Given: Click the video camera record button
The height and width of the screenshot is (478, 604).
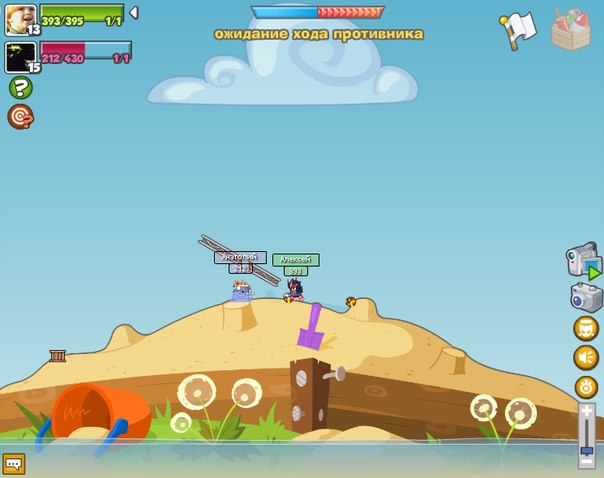Looking at the screenshot, I should 584,261.
